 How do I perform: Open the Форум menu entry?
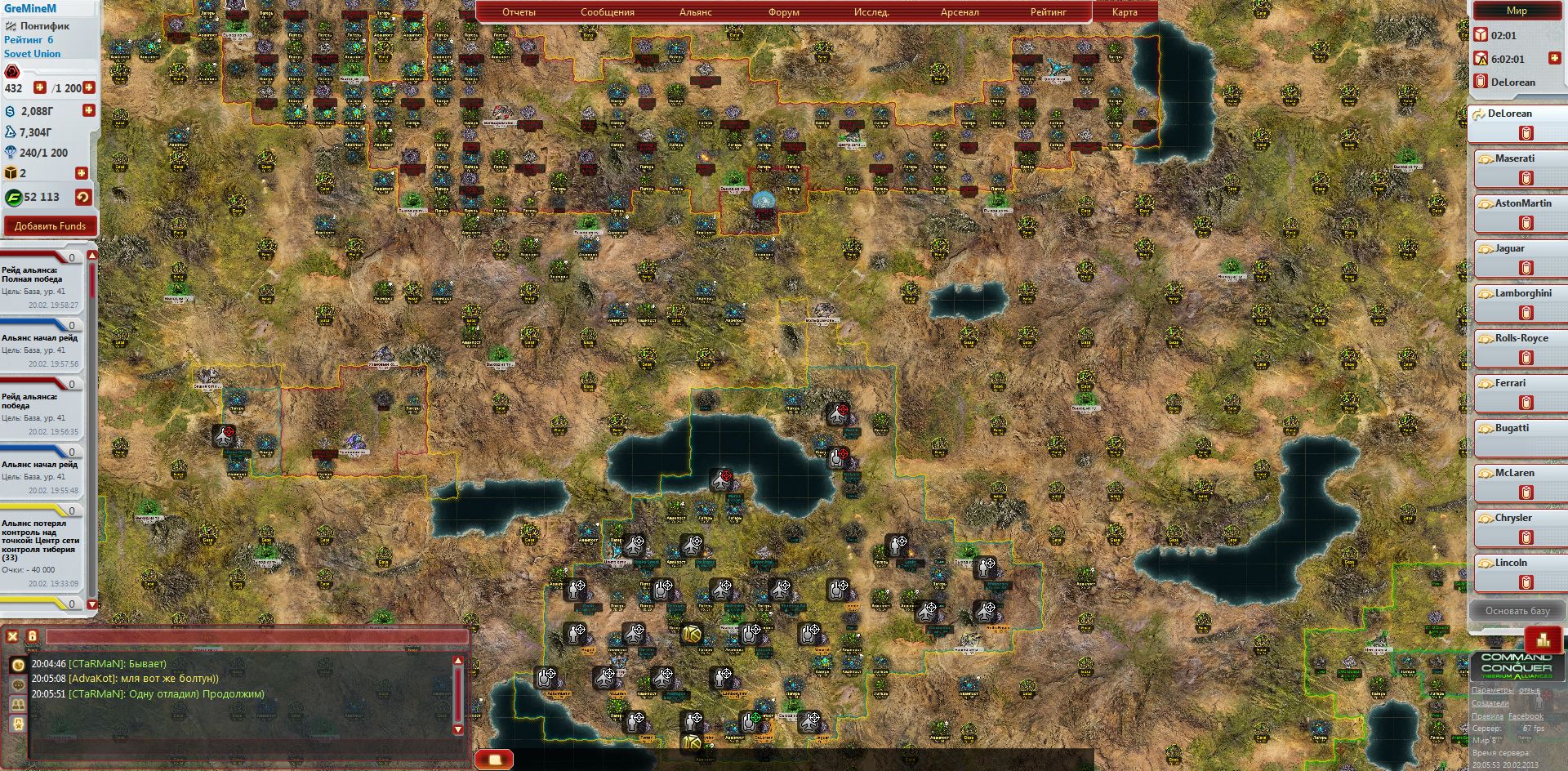[x=783, y=12]
